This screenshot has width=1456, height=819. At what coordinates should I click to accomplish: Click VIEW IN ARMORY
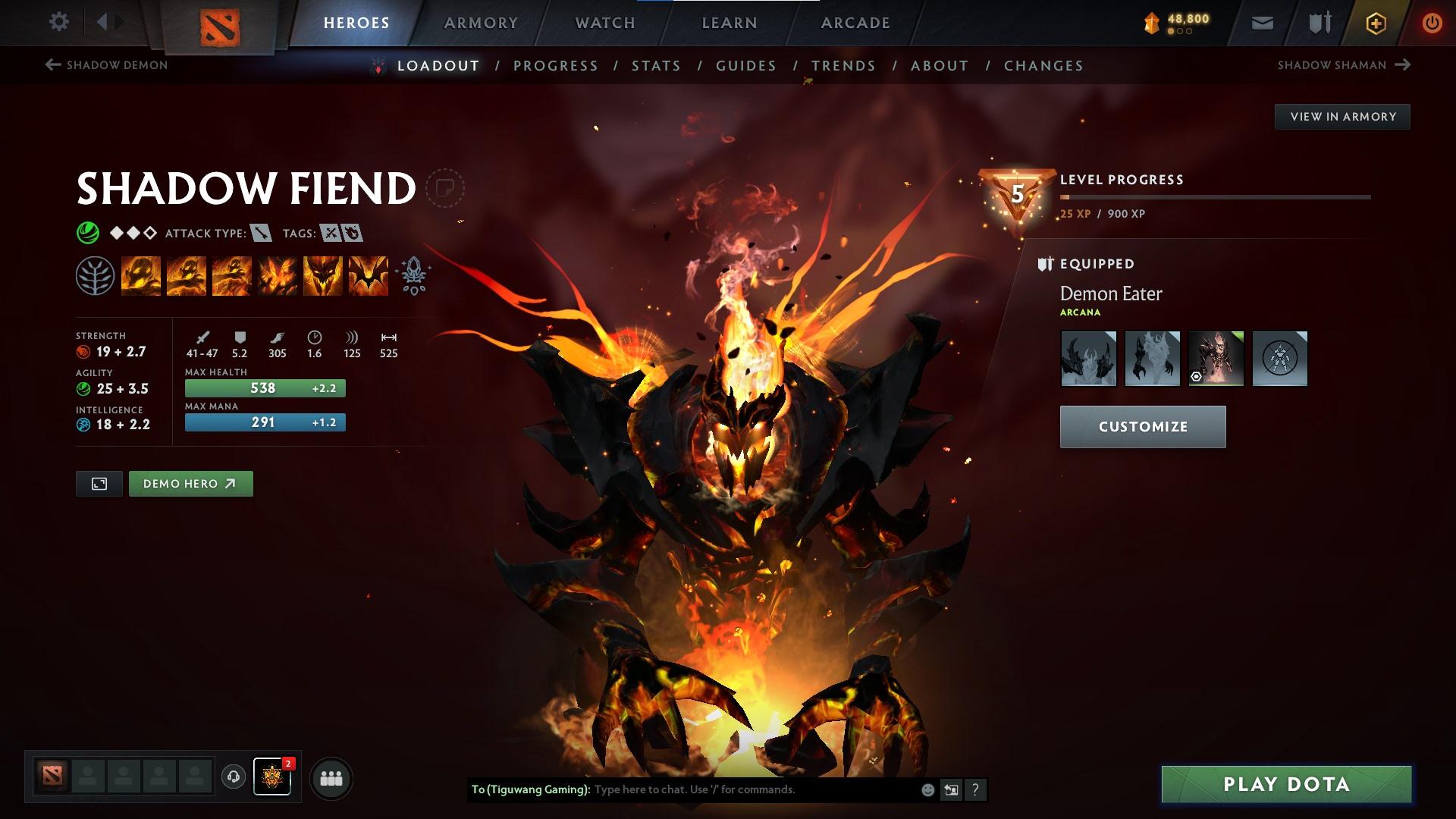(1342, 116)
